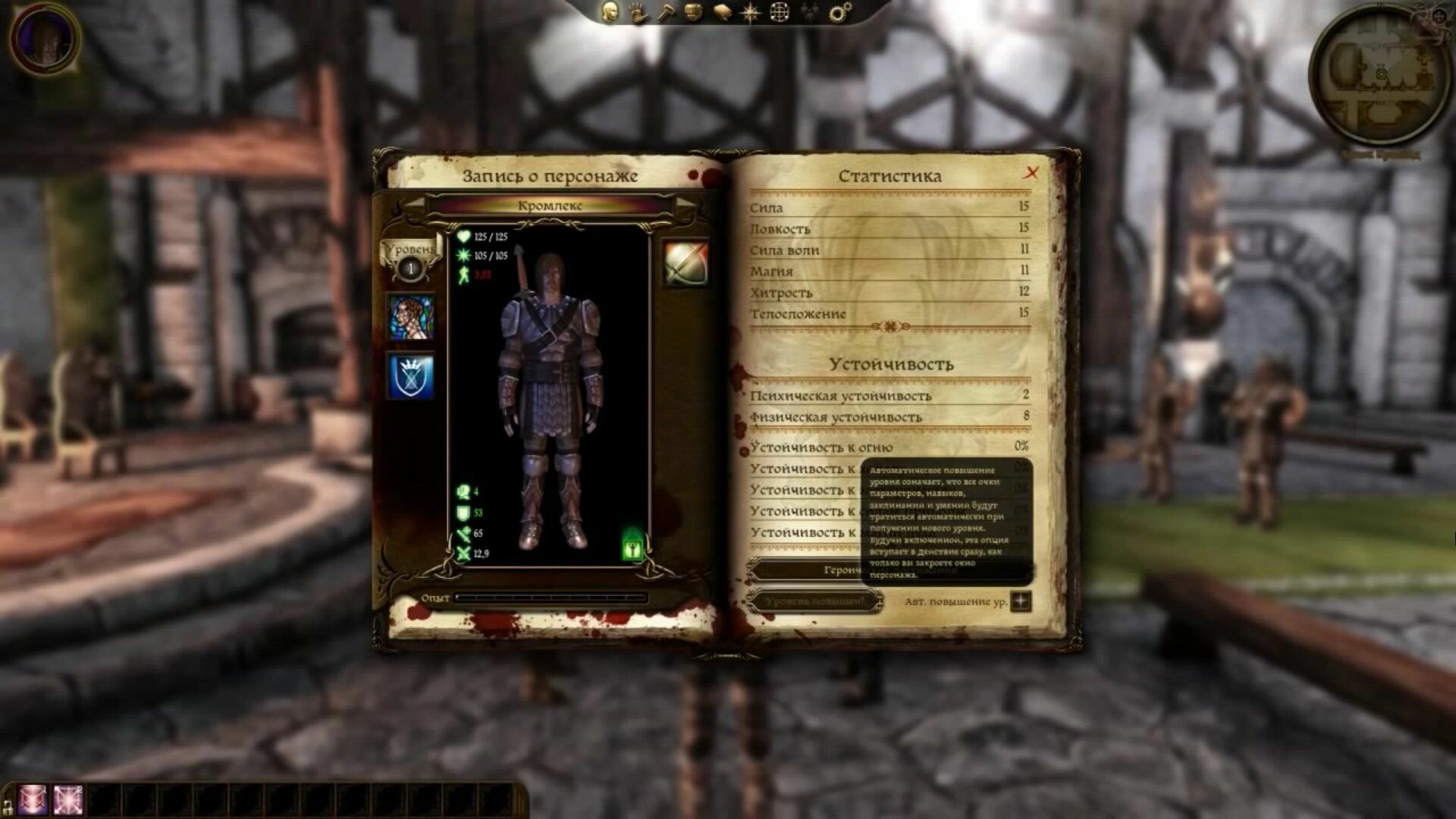Activate the second quickbar ability
The image size is (1456, 819).
(67, 800)
